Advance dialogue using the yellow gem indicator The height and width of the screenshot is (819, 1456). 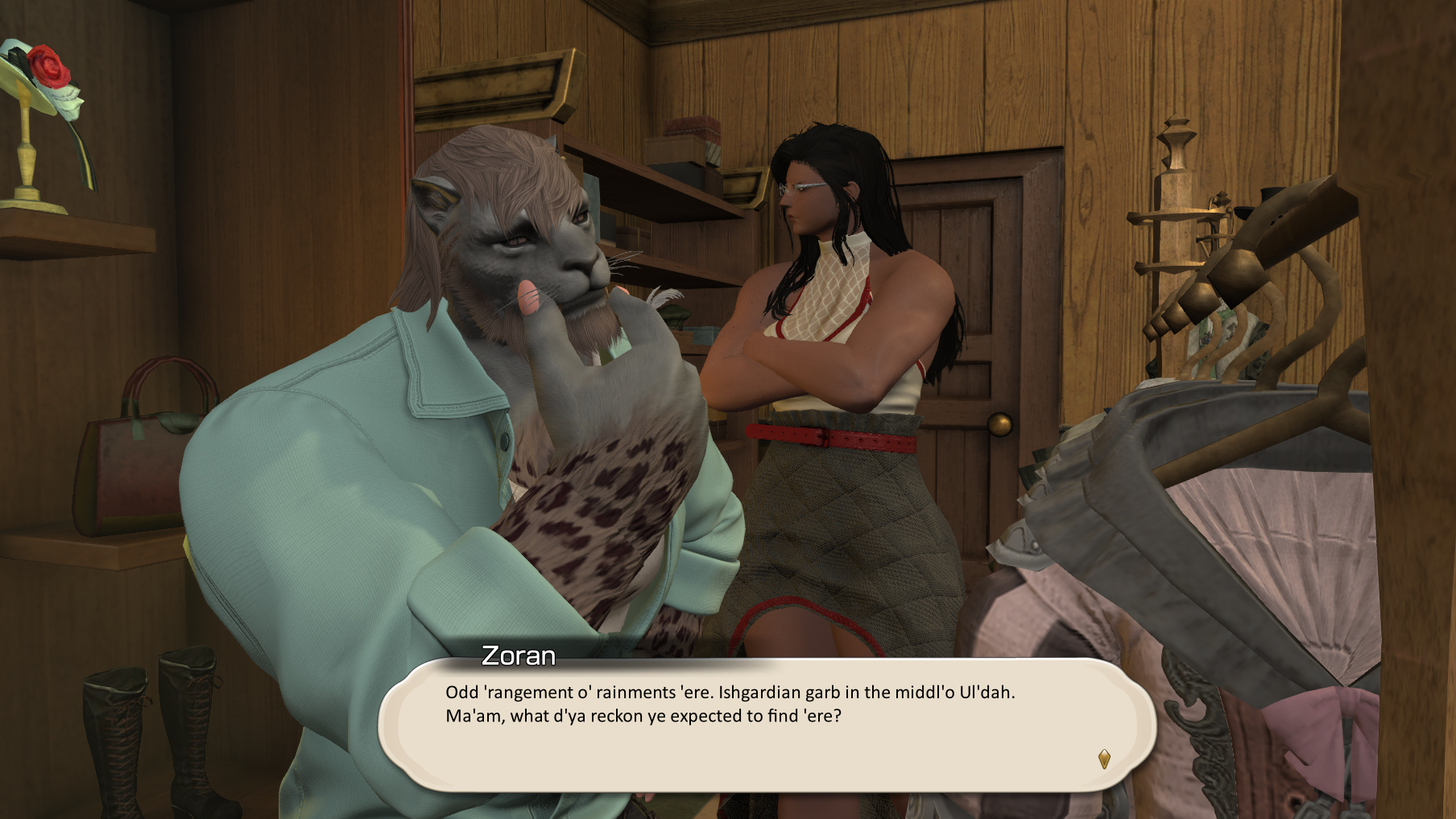1104,759
